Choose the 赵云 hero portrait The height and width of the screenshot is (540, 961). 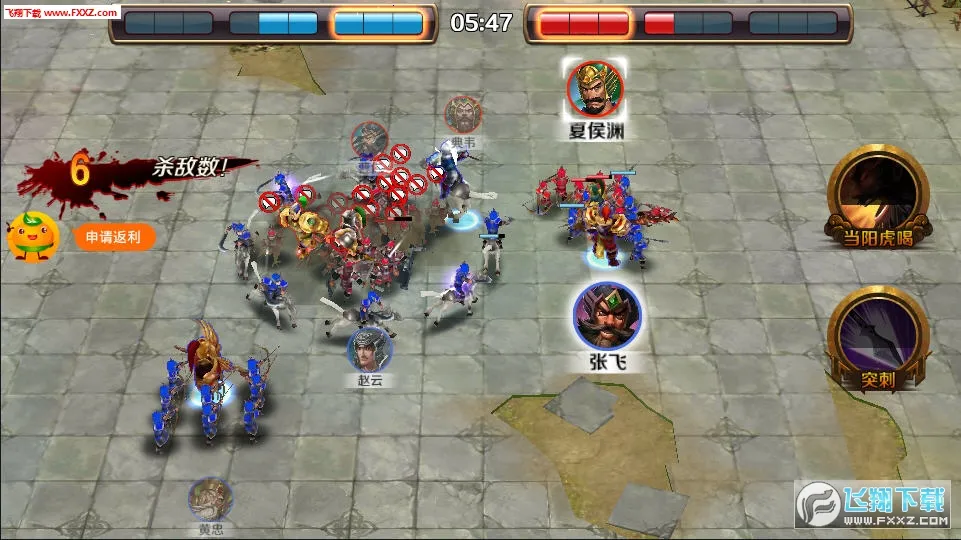[x=369, y=349]
